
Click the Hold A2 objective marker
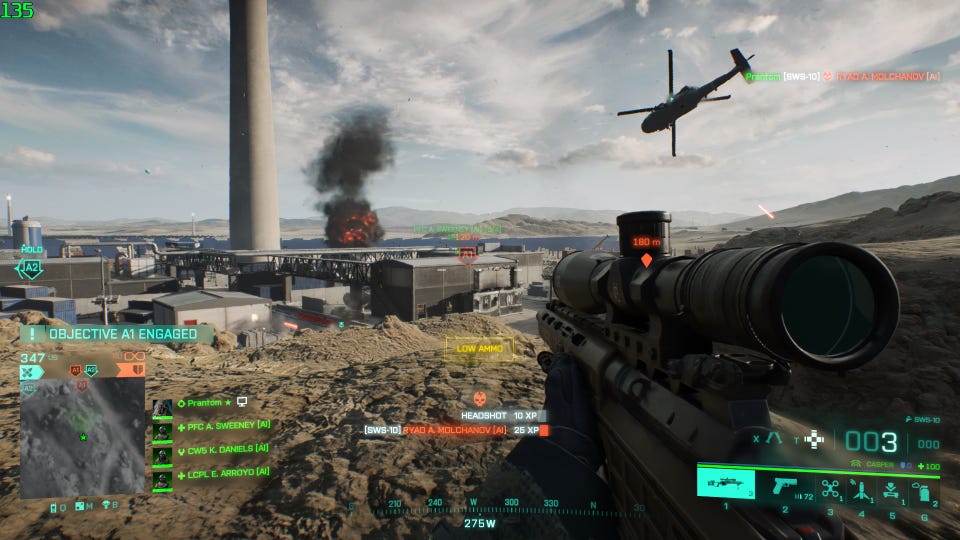(x=31, y=266)
